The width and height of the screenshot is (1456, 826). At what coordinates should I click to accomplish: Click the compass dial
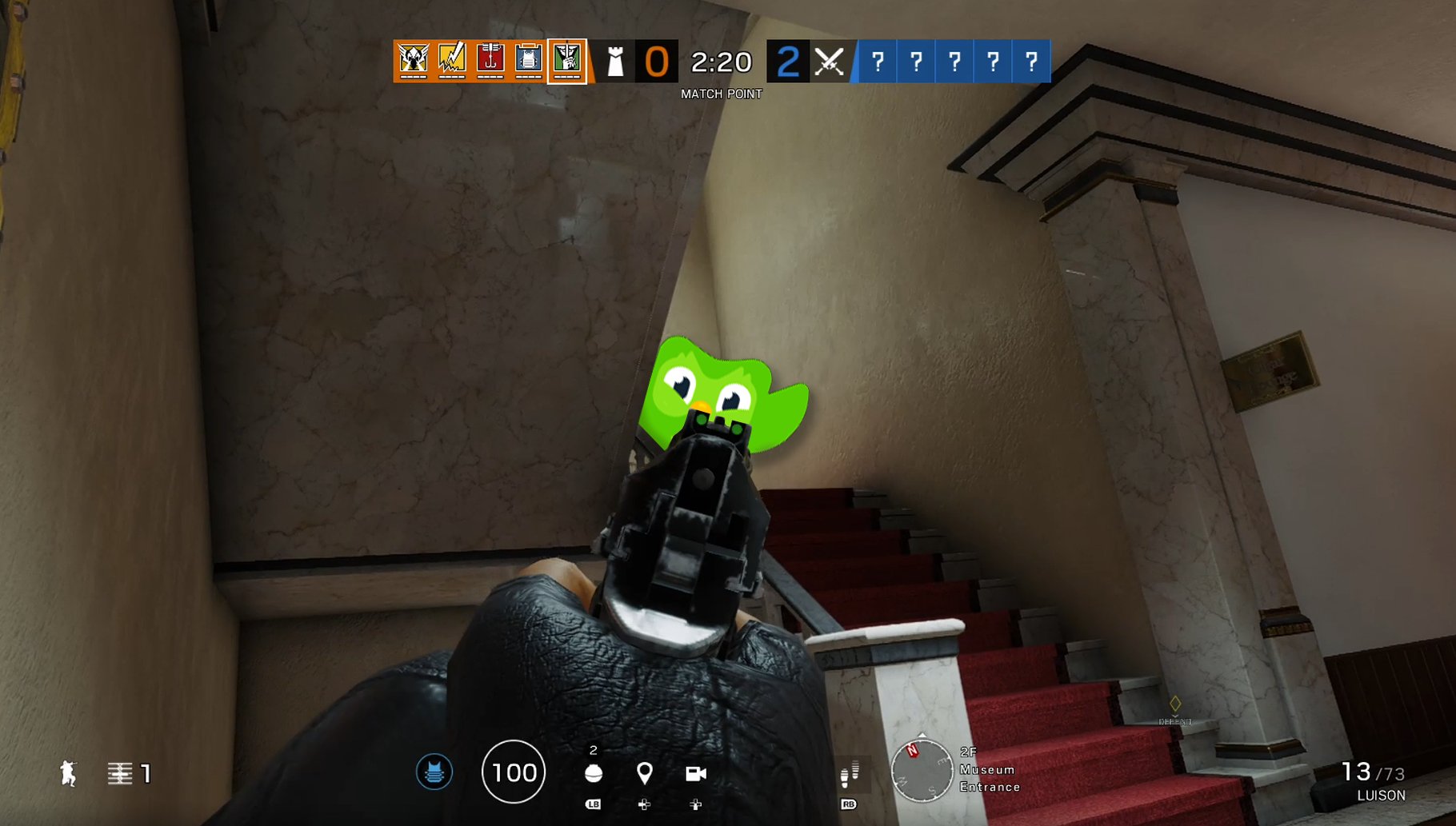pos(922,771)
